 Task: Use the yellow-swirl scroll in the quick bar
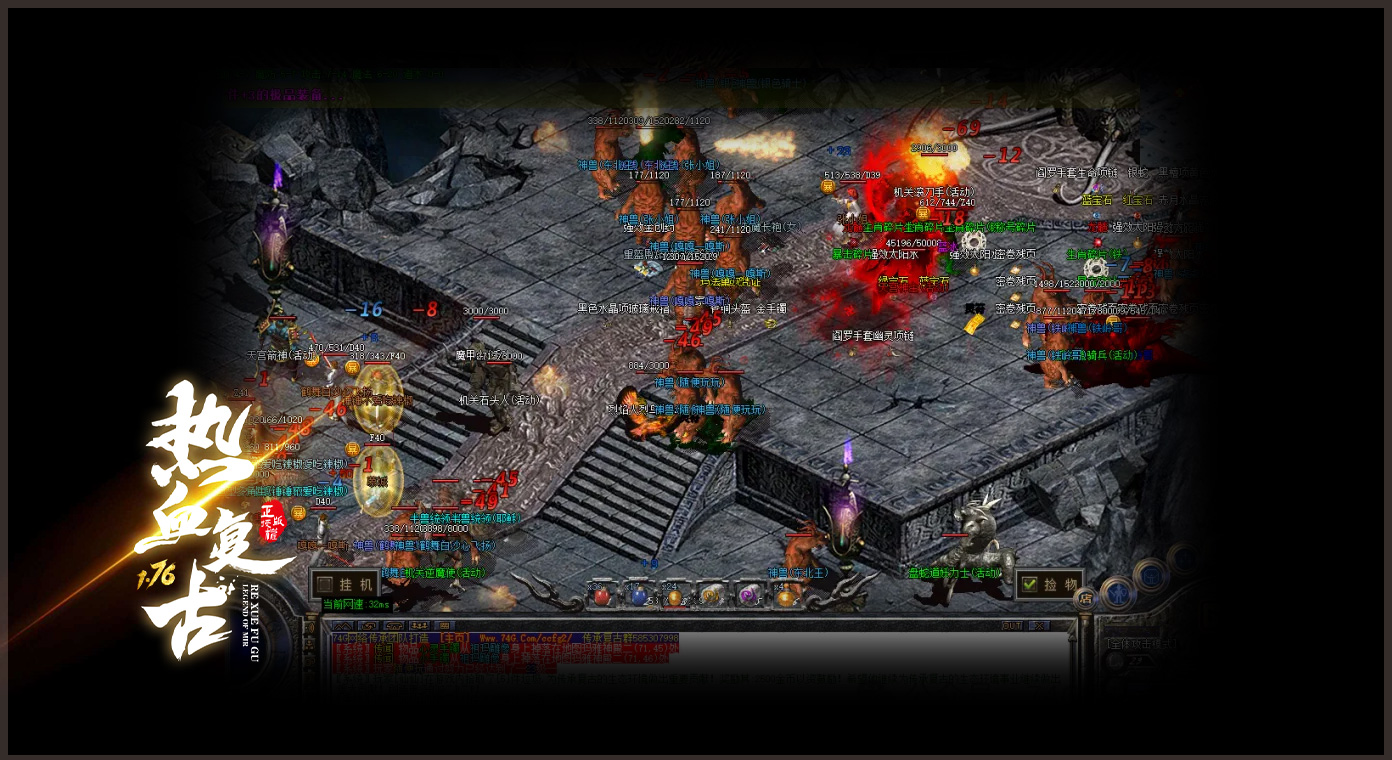711,596
